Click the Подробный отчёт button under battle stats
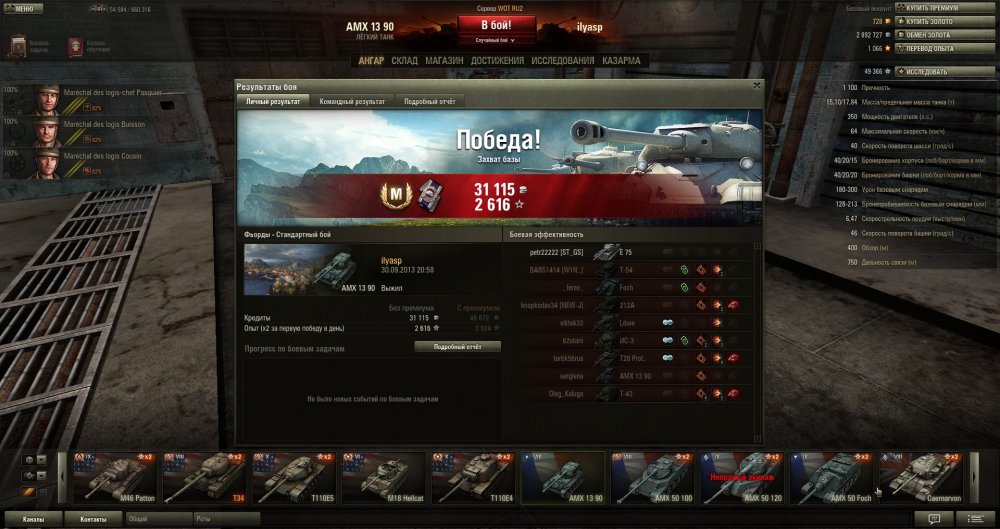This screenshot has height=529, width=1000. [x=457, y=346]
